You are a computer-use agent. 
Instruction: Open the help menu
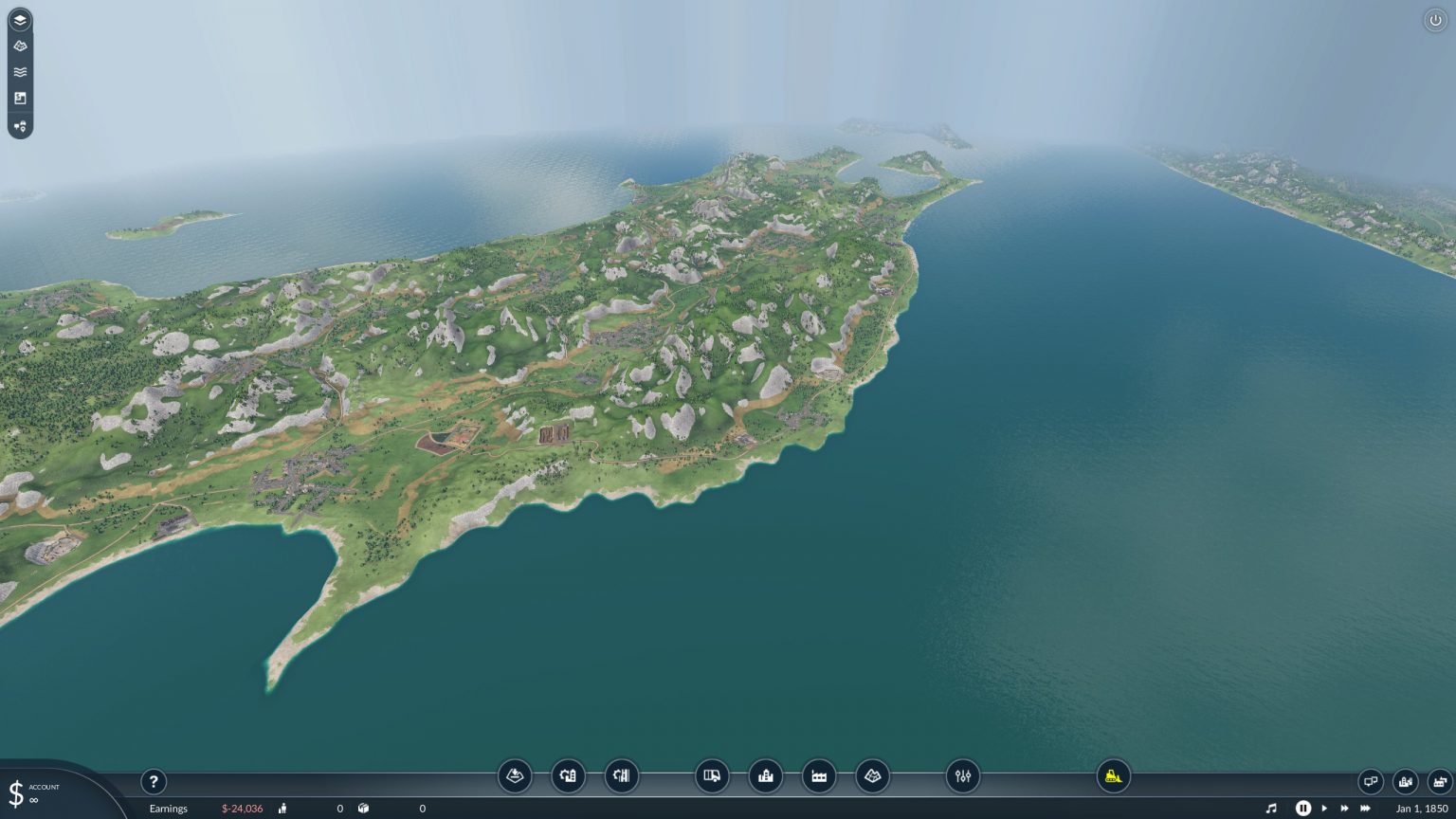point(154,782)
